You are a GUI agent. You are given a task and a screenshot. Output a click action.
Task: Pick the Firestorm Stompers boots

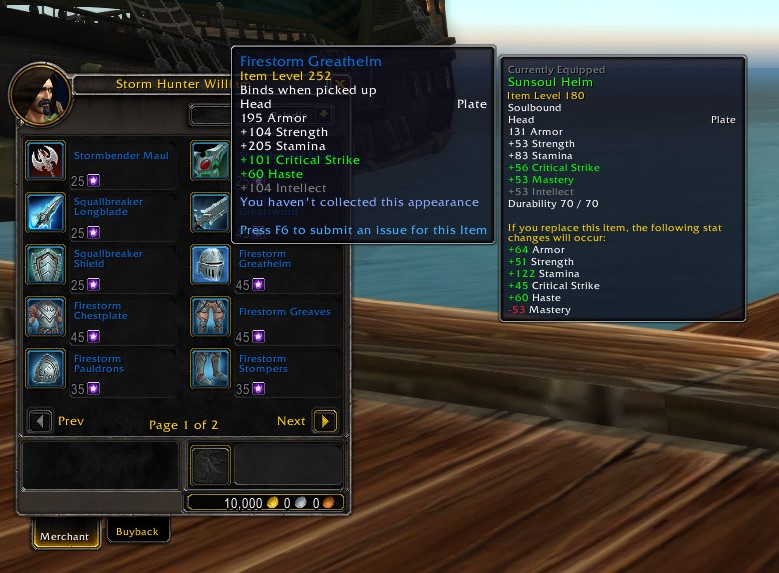[x=211, y=369]
